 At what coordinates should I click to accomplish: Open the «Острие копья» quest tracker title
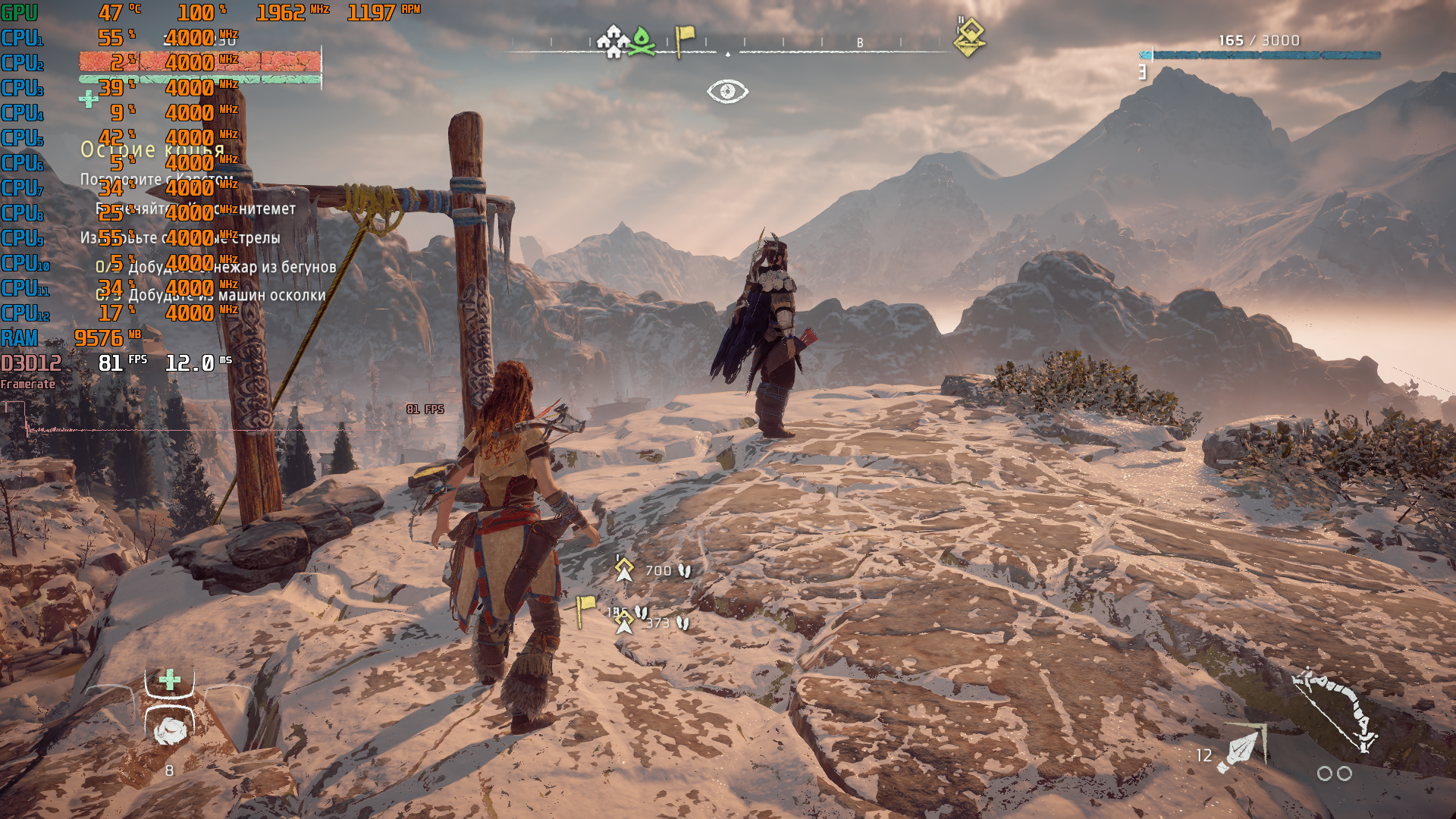pyautogui.click(x=152, y=149)
